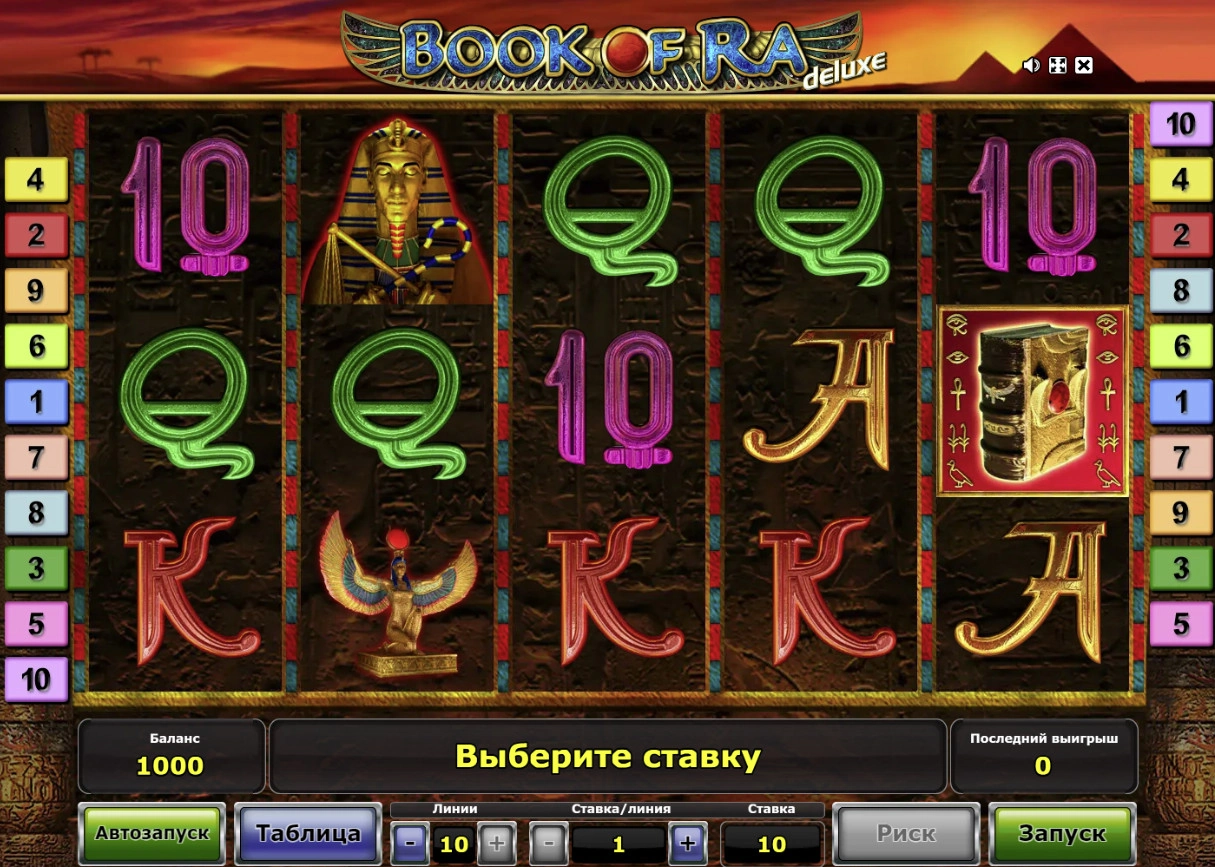The width and height of the screenshot is (1215, 867).
Task: Raise Ставка/линия using the plus button
Action: coord(687,844)
